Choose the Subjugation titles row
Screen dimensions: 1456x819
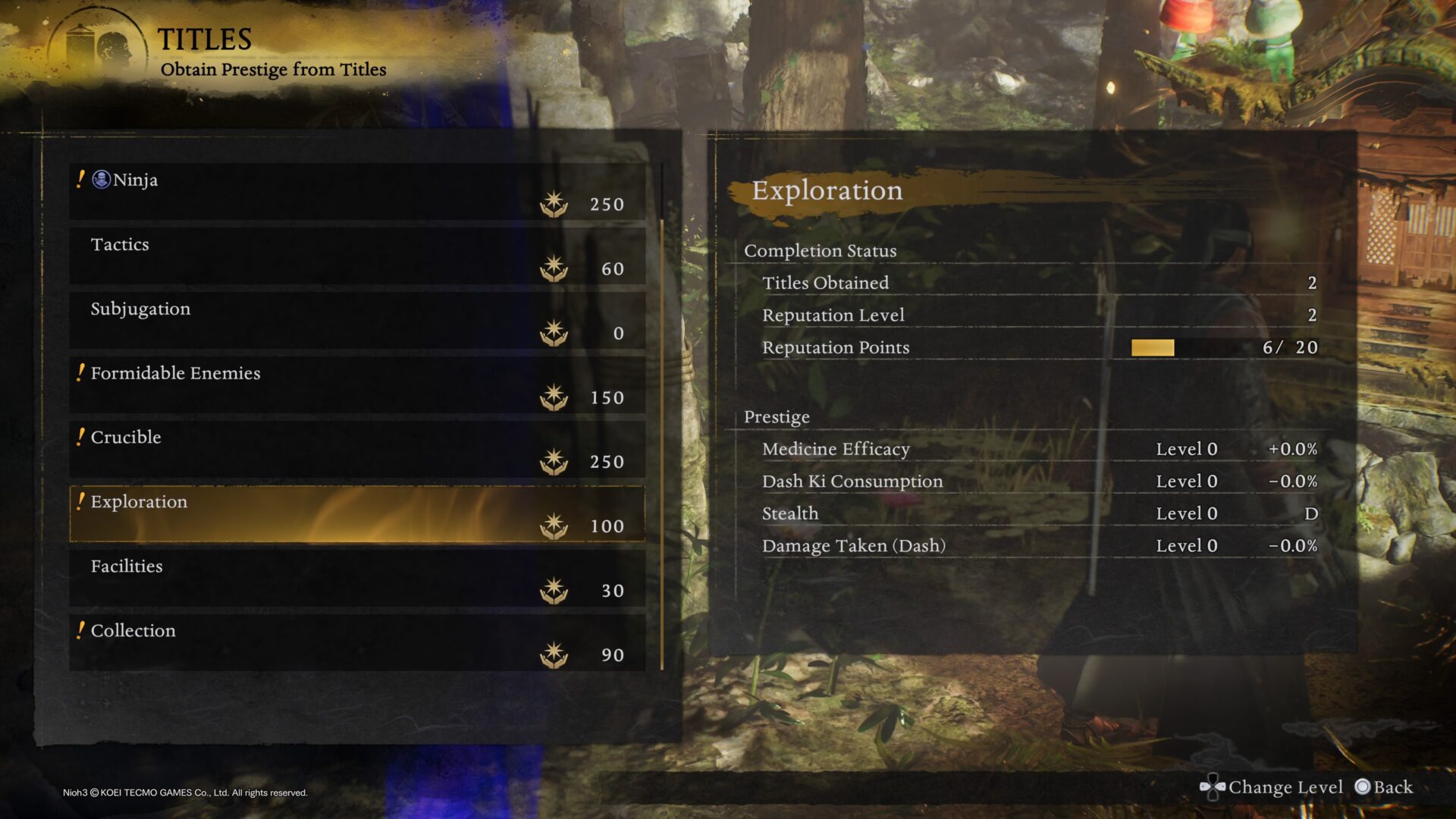click(356, 320)
